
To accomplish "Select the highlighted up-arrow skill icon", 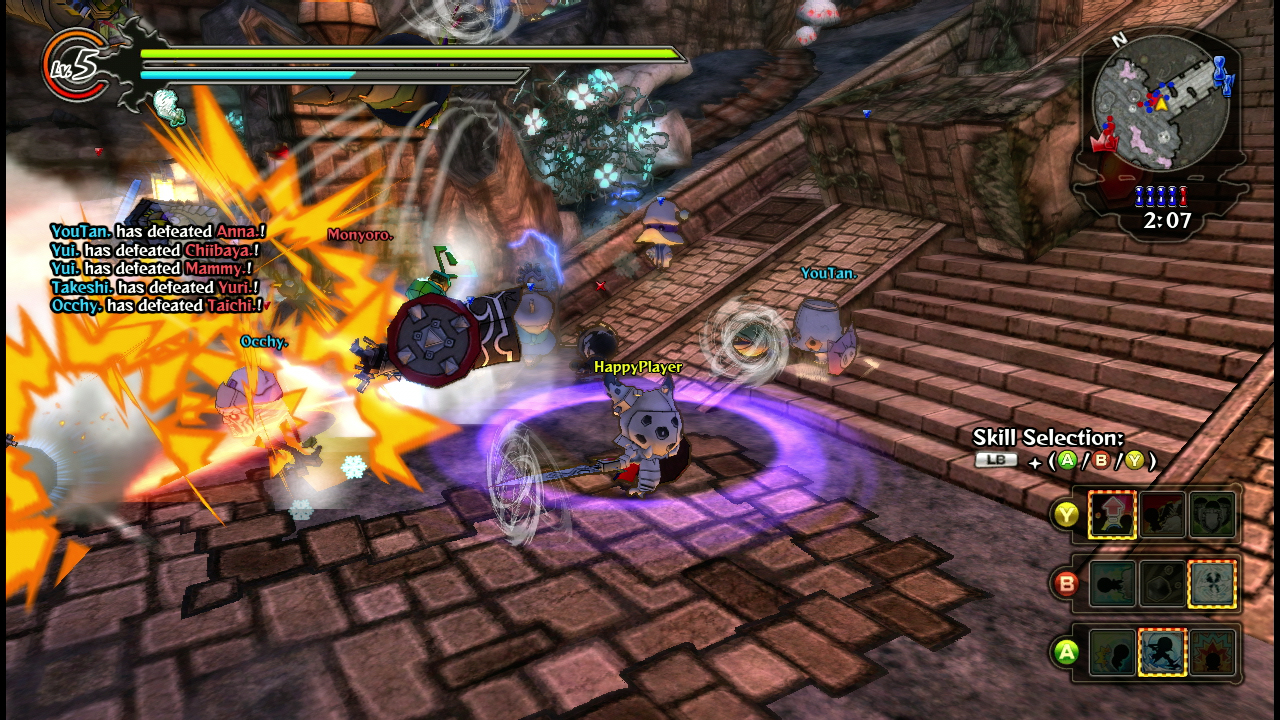I will click(x=1112, y=515).
